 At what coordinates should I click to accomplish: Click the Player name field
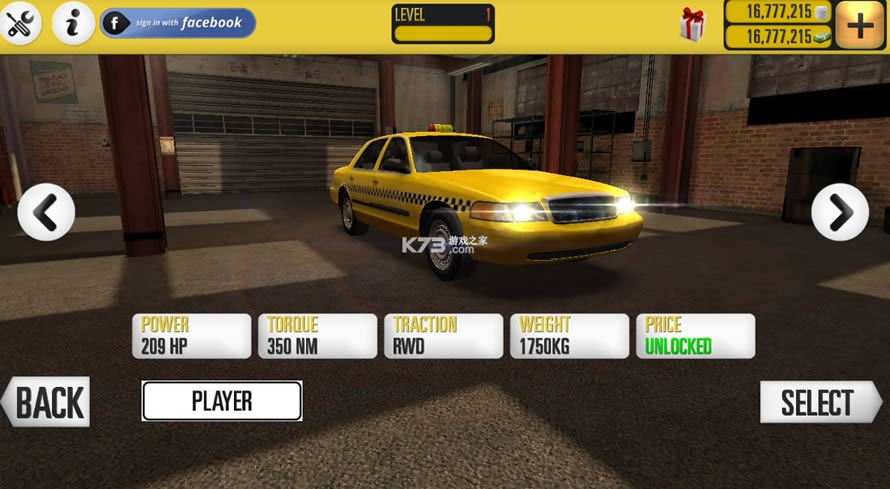tap(222, 401)
